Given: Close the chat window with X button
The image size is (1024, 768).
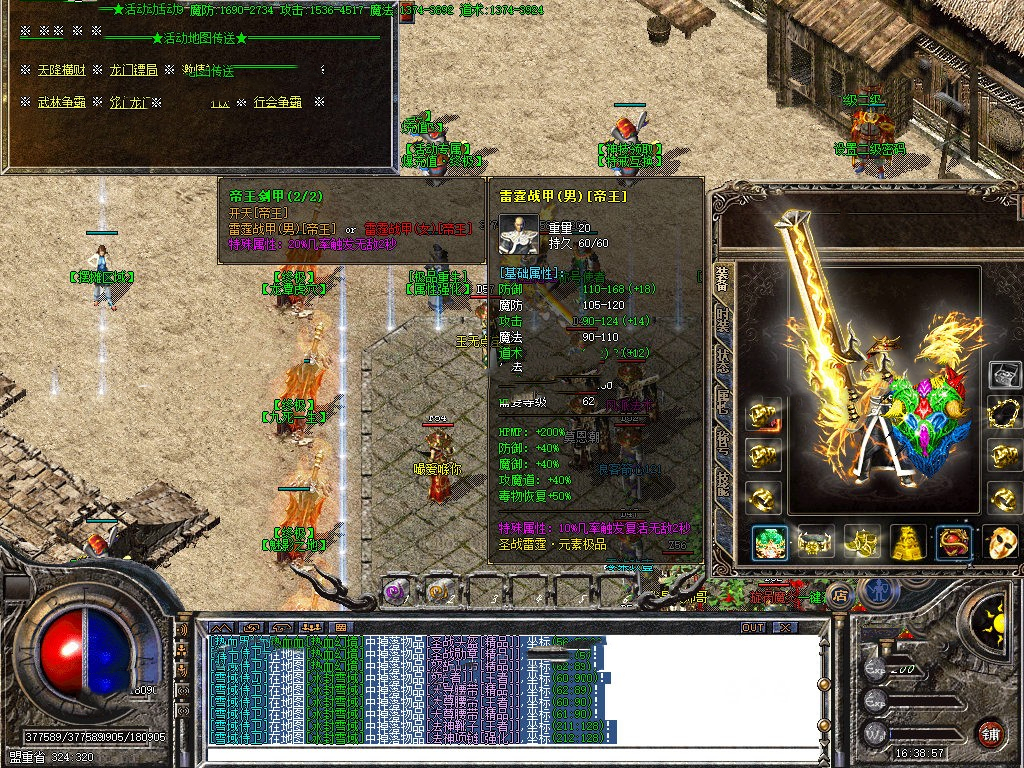Looking at the screenshot, I should pos(785,628).
